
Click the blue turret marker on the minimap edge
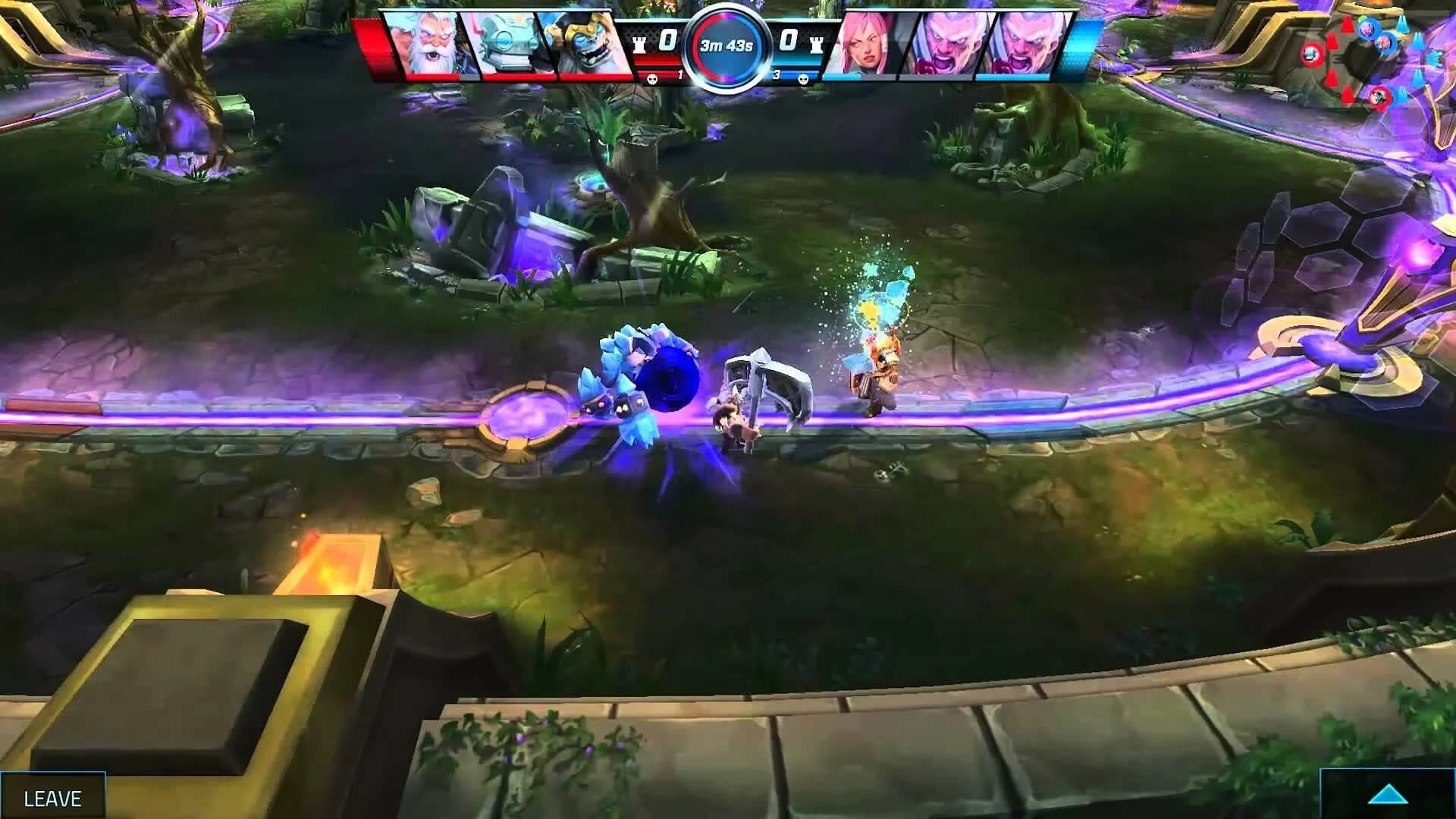point(1435,59)
